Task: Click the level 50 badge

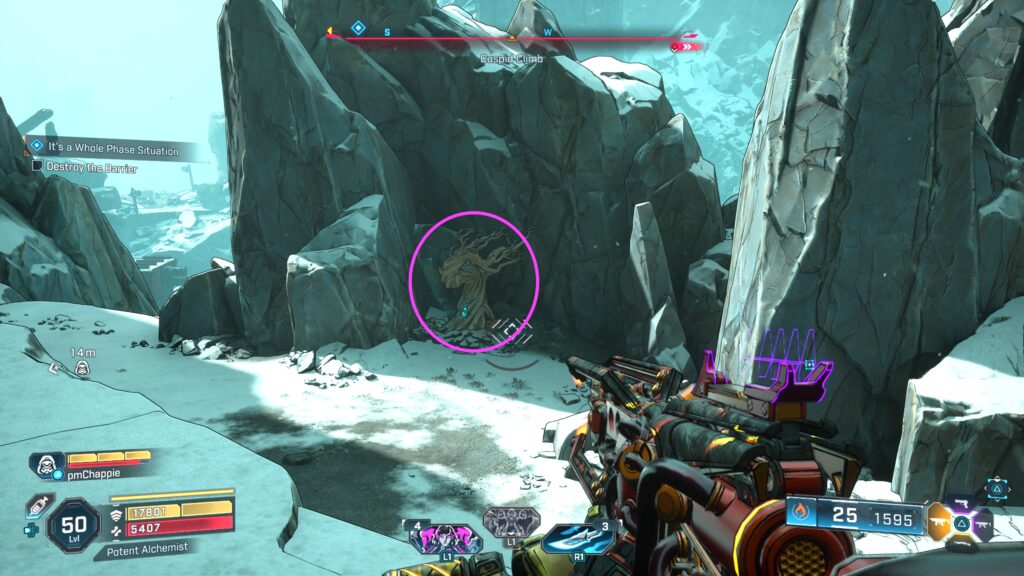Action: 73,523
